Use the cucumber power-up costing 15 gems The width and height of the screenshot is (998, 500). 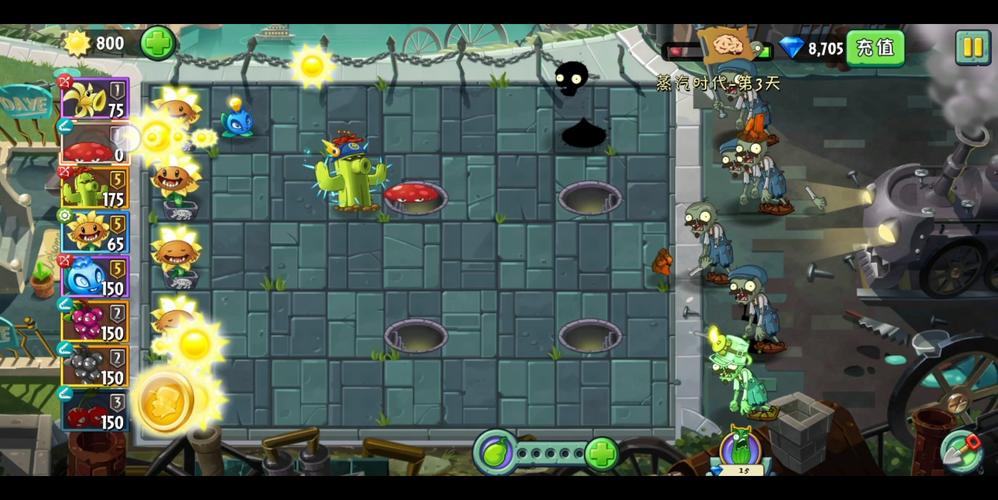pyautogui.click(x=741, y=449)
